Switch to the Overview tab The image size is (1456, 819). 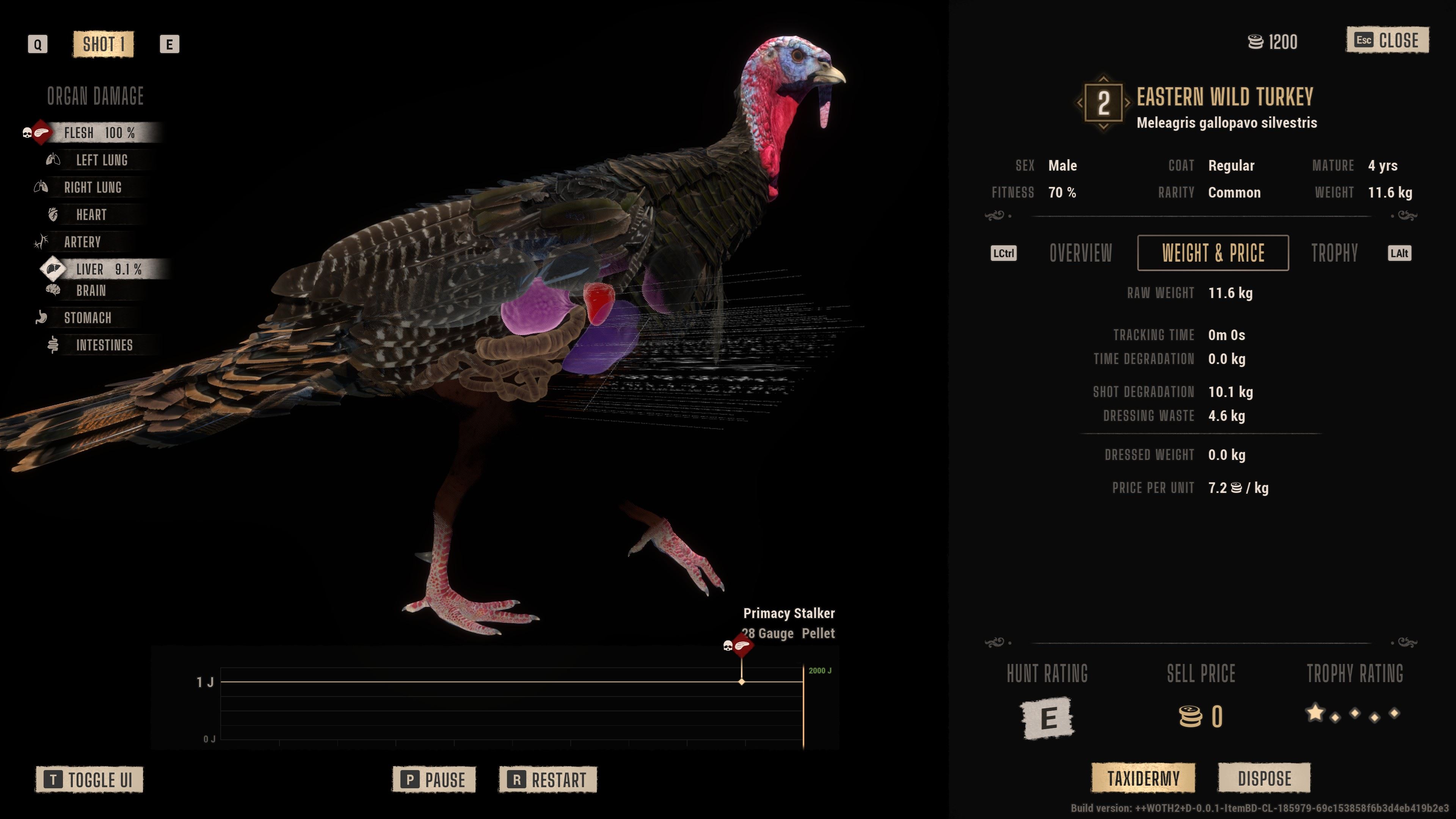(x=1080, y=253)
